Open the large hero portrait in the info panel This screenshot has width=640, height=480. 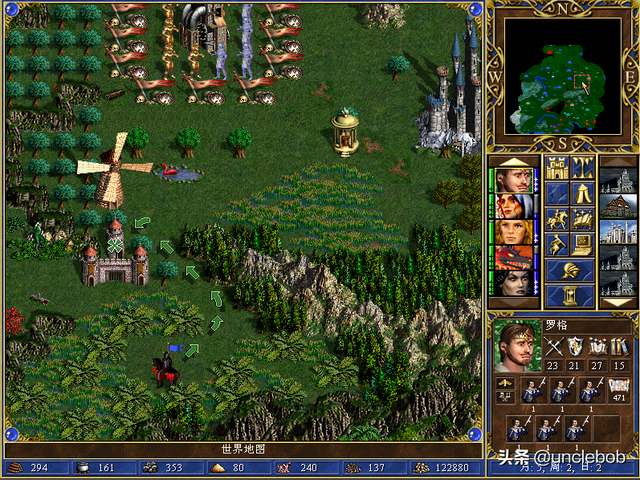516,347
